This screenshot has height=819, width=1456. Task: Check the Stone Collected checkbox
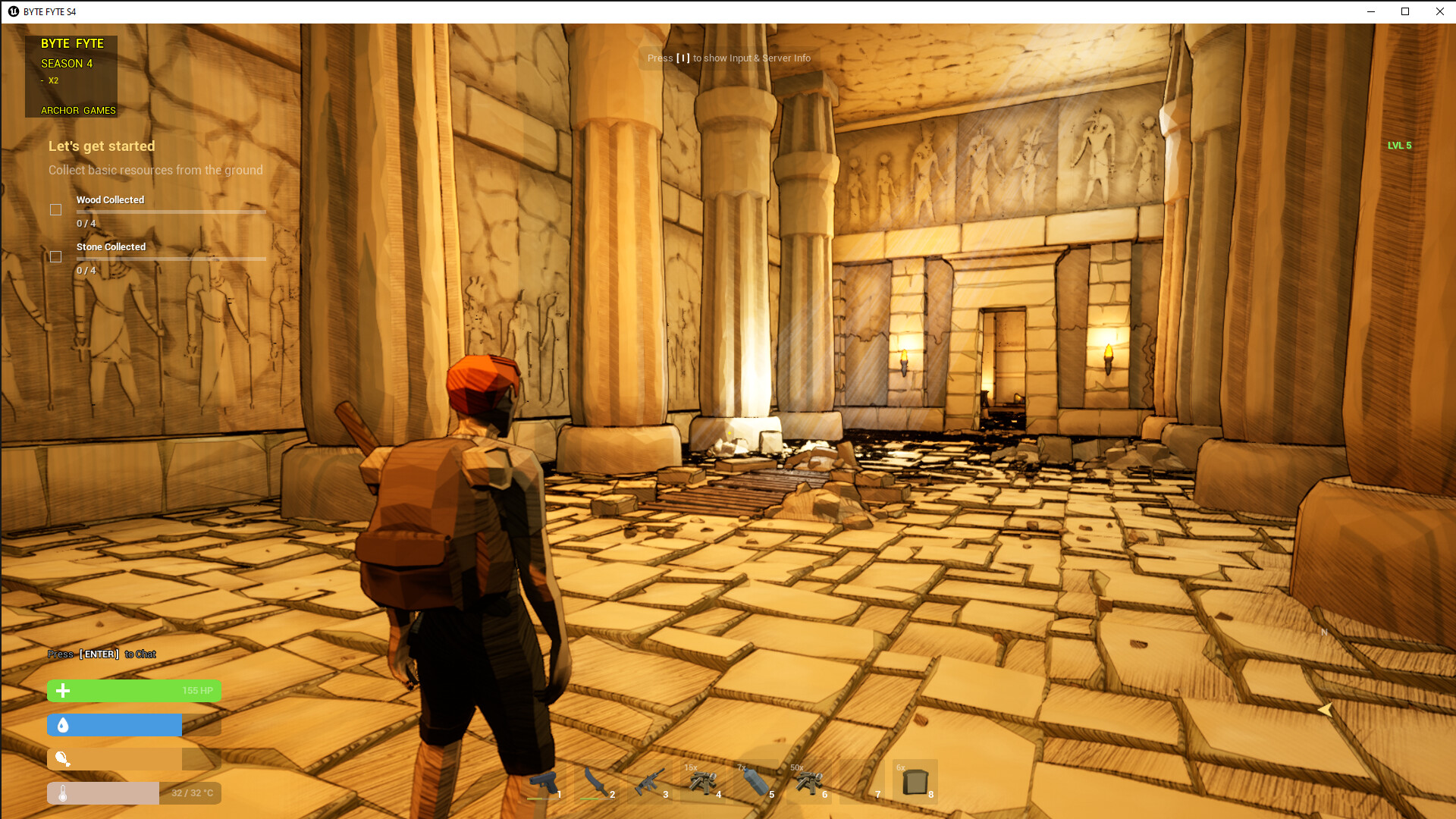[55, 256]
